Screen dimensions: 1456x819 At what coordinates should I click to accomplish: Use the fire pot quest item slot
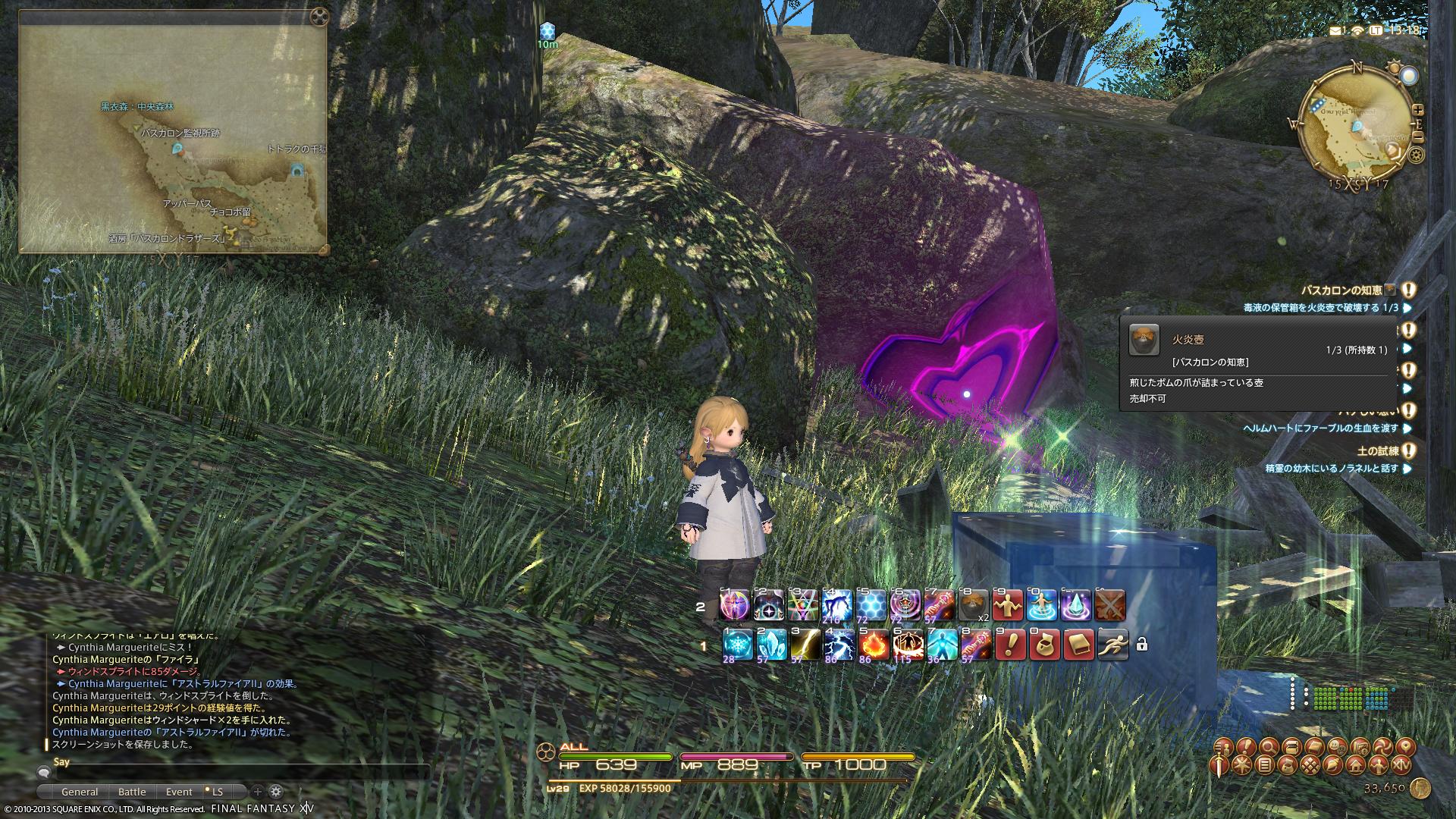(x=974, y=606)
